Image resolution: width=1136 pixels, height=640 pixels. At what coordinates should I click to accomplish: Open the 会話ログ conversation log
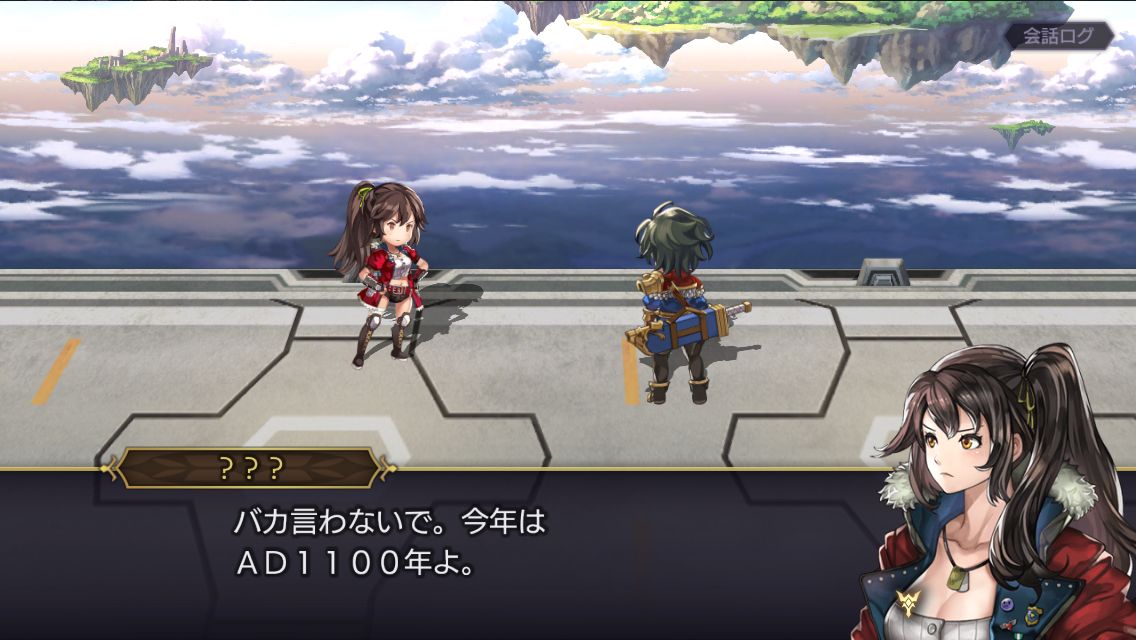[x=1059, y=36]
